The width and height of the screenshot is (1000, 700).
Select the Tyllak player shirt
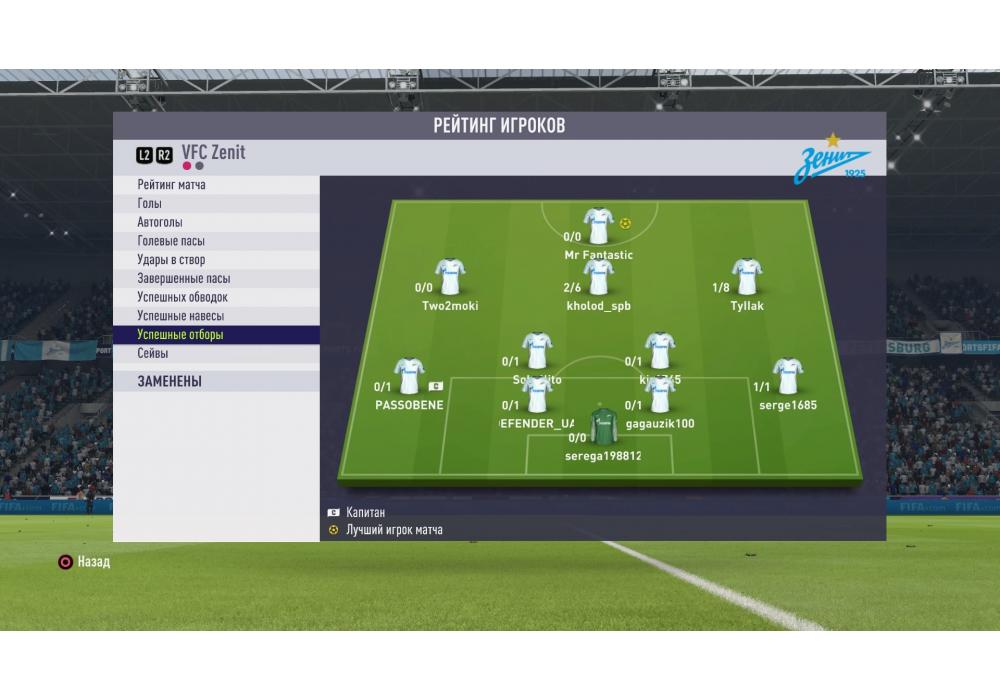(746, 277)
